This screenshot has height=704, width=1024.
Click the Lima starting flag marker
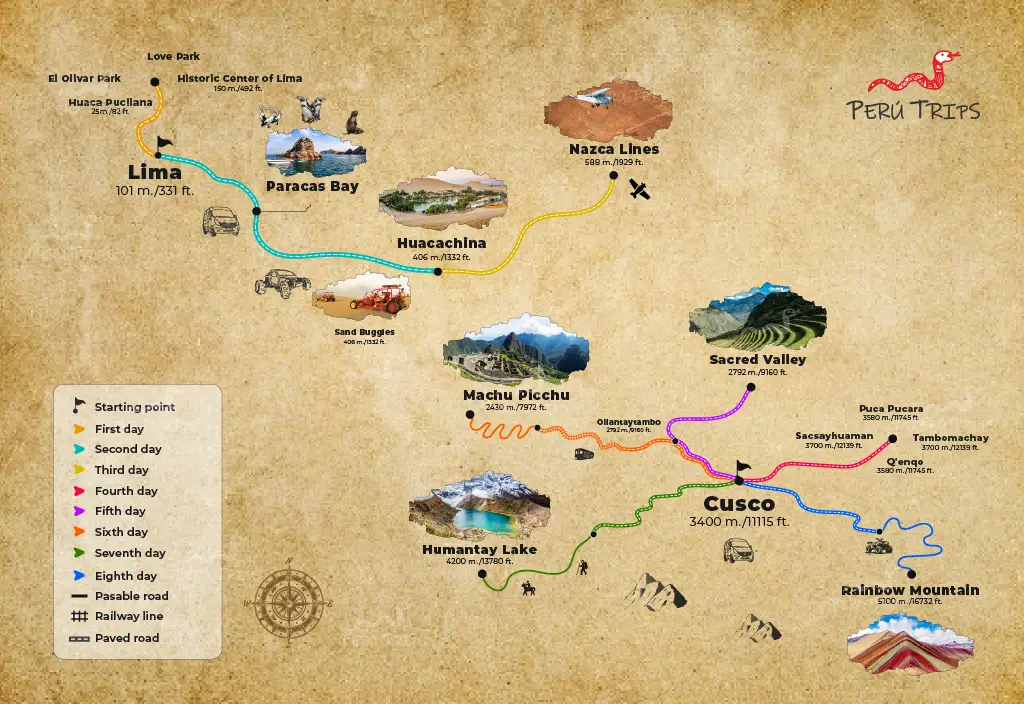pyautogui.click(x=163, y=146)
